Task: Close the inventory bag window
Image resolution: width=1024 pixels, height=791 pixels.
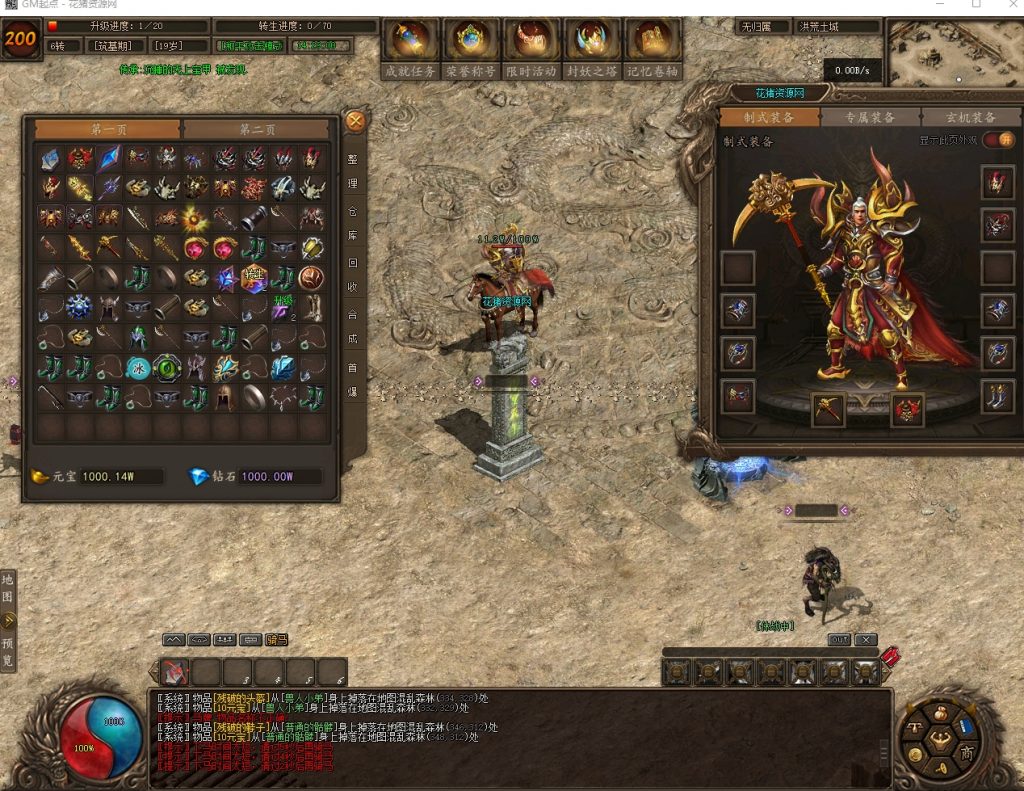Action: click(355, 122)
